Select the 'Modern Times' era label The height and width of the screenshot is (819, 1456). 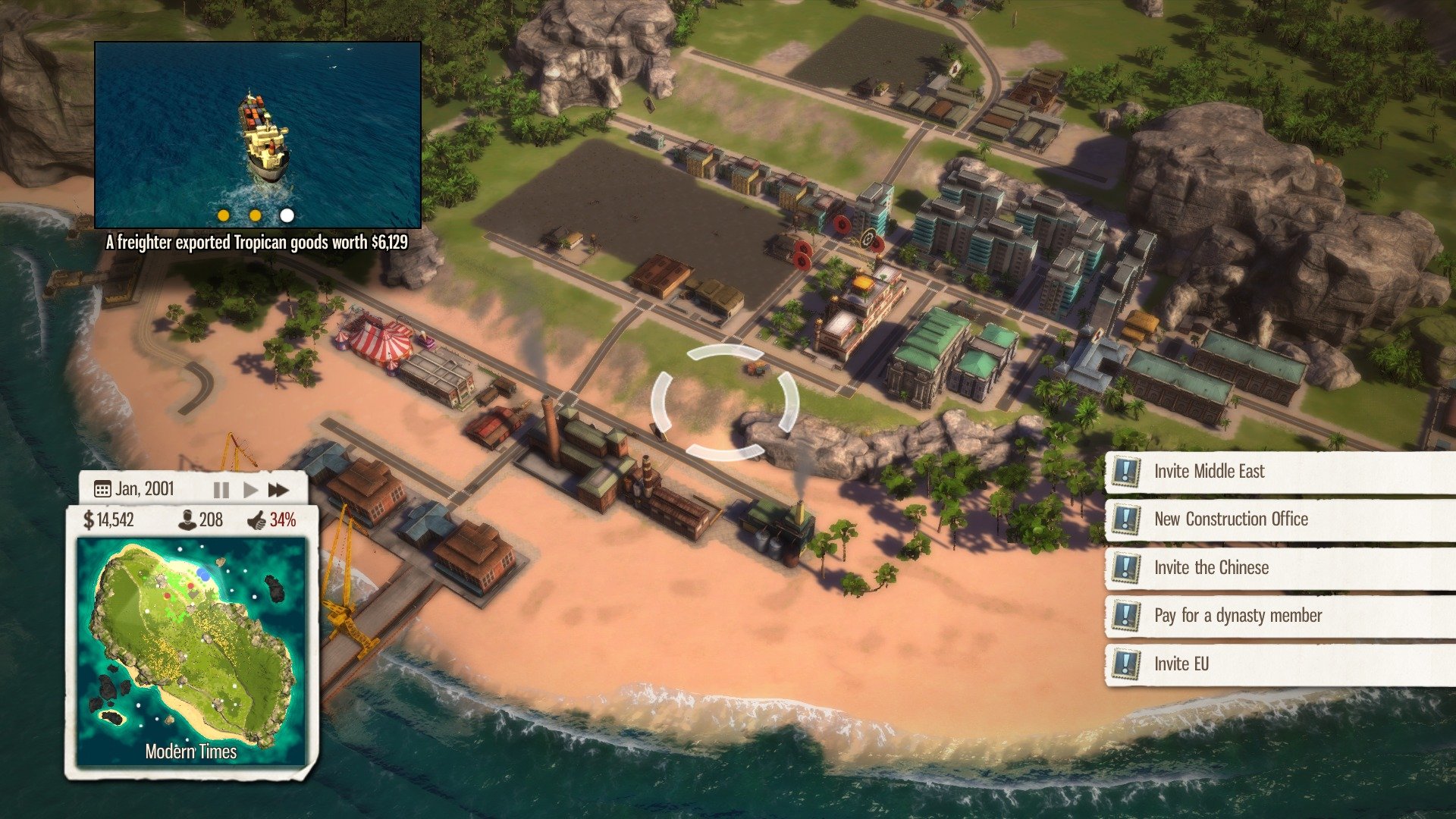[x=192, y=753]
